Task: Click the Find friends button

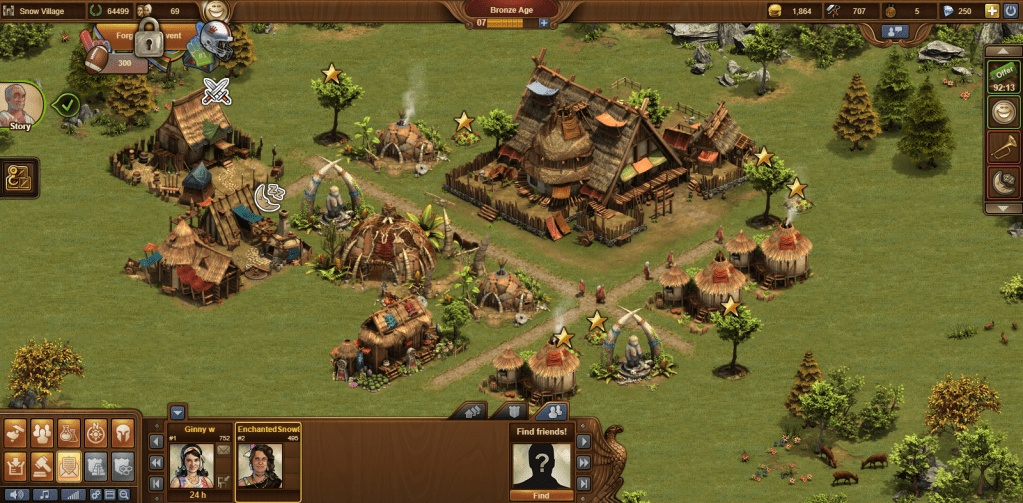Action: click(x=539, y=494)
